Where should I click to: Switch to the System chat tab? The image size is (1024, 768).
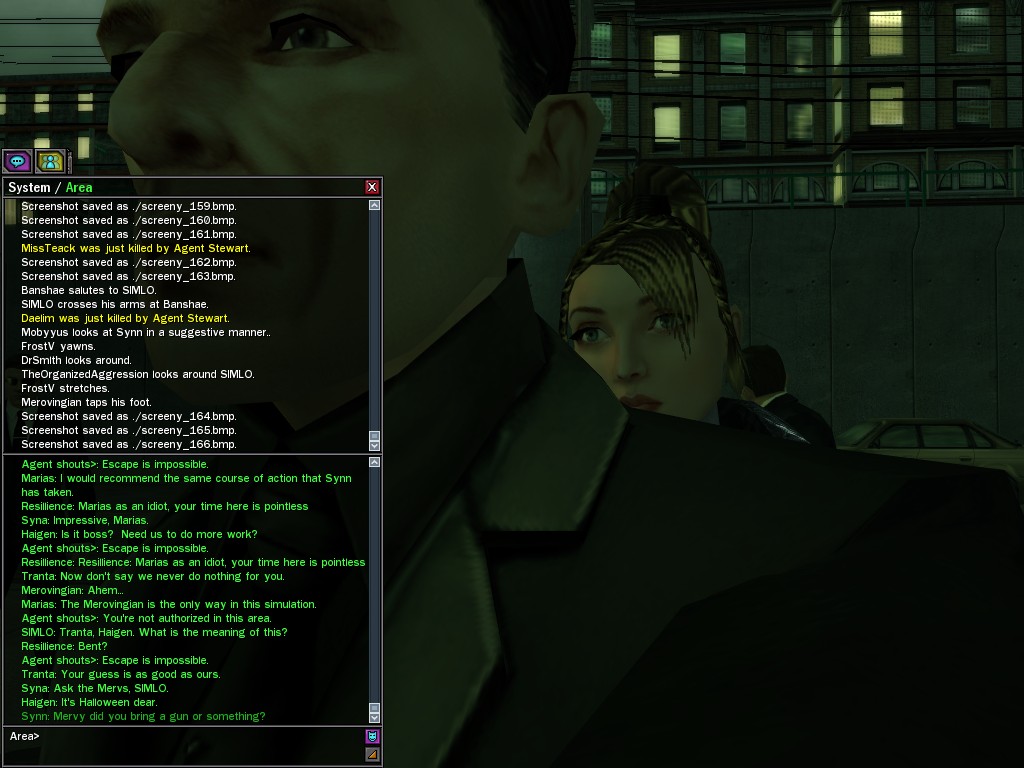28,188
